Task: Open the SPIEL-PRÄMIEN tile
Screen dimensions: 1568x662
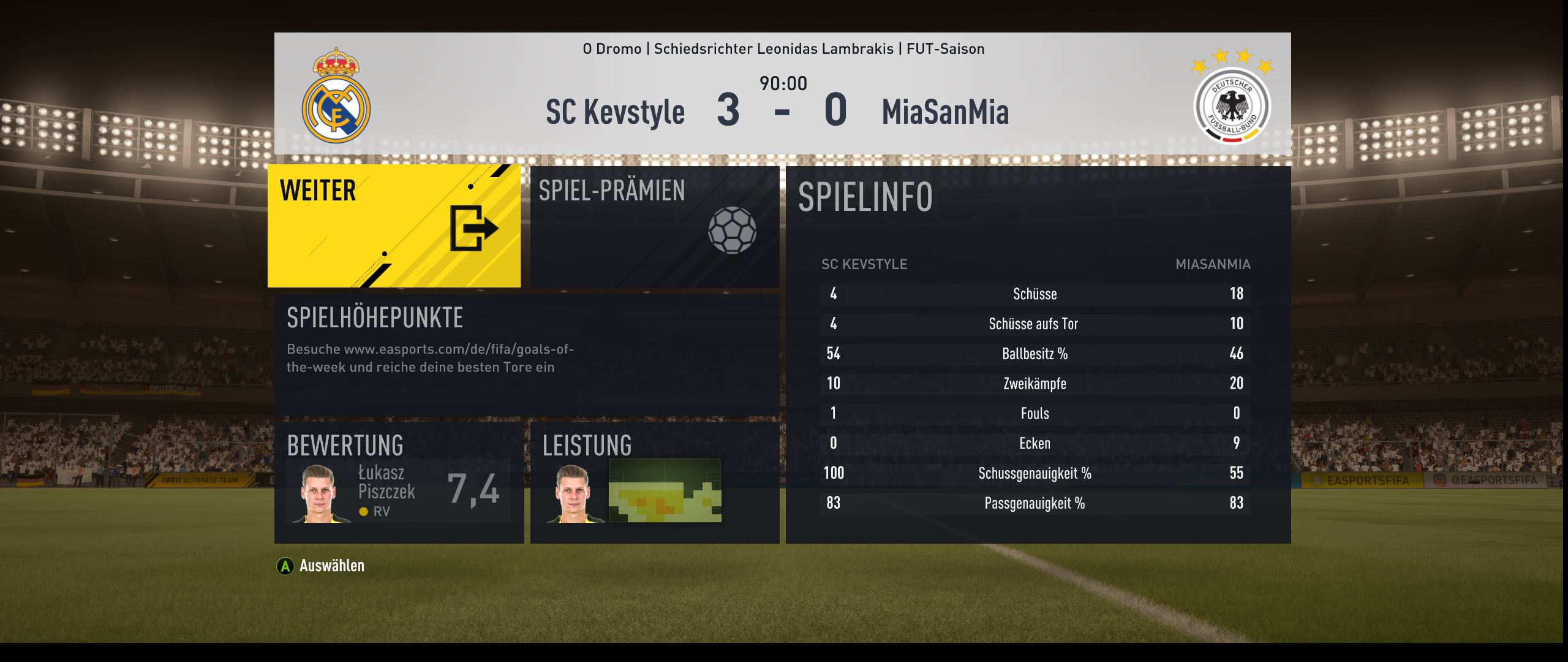Action: pos(654,226)
